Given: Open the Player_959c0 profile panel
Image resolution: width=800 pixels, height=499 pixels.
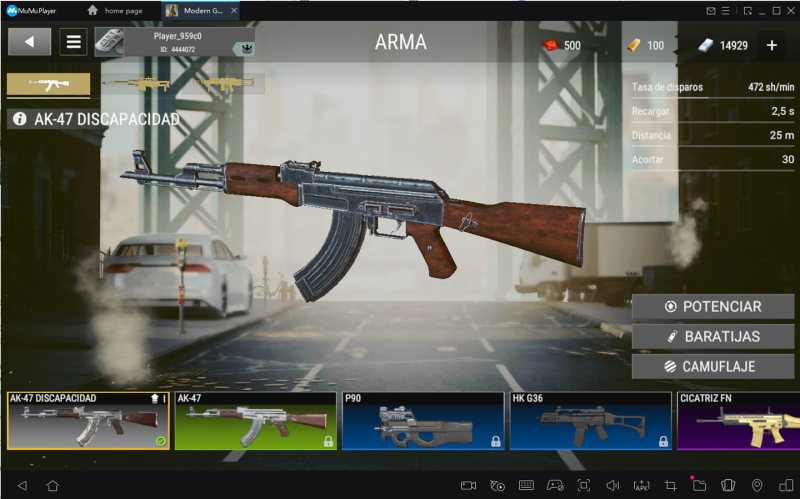Looking at the screenshot, I should 174,42.
